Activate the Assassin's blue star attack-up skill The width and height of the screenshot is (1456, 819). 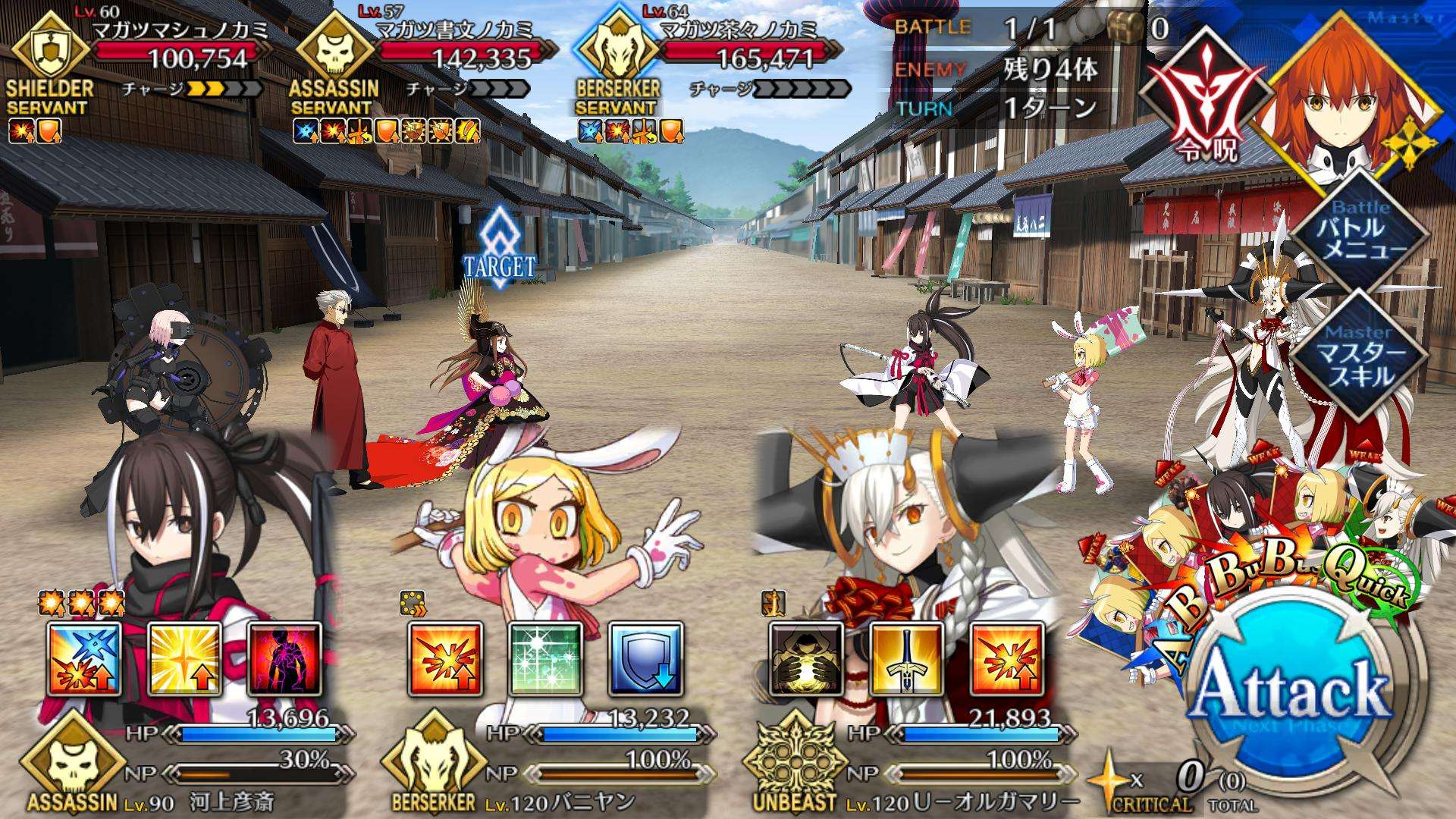point(84,660)
